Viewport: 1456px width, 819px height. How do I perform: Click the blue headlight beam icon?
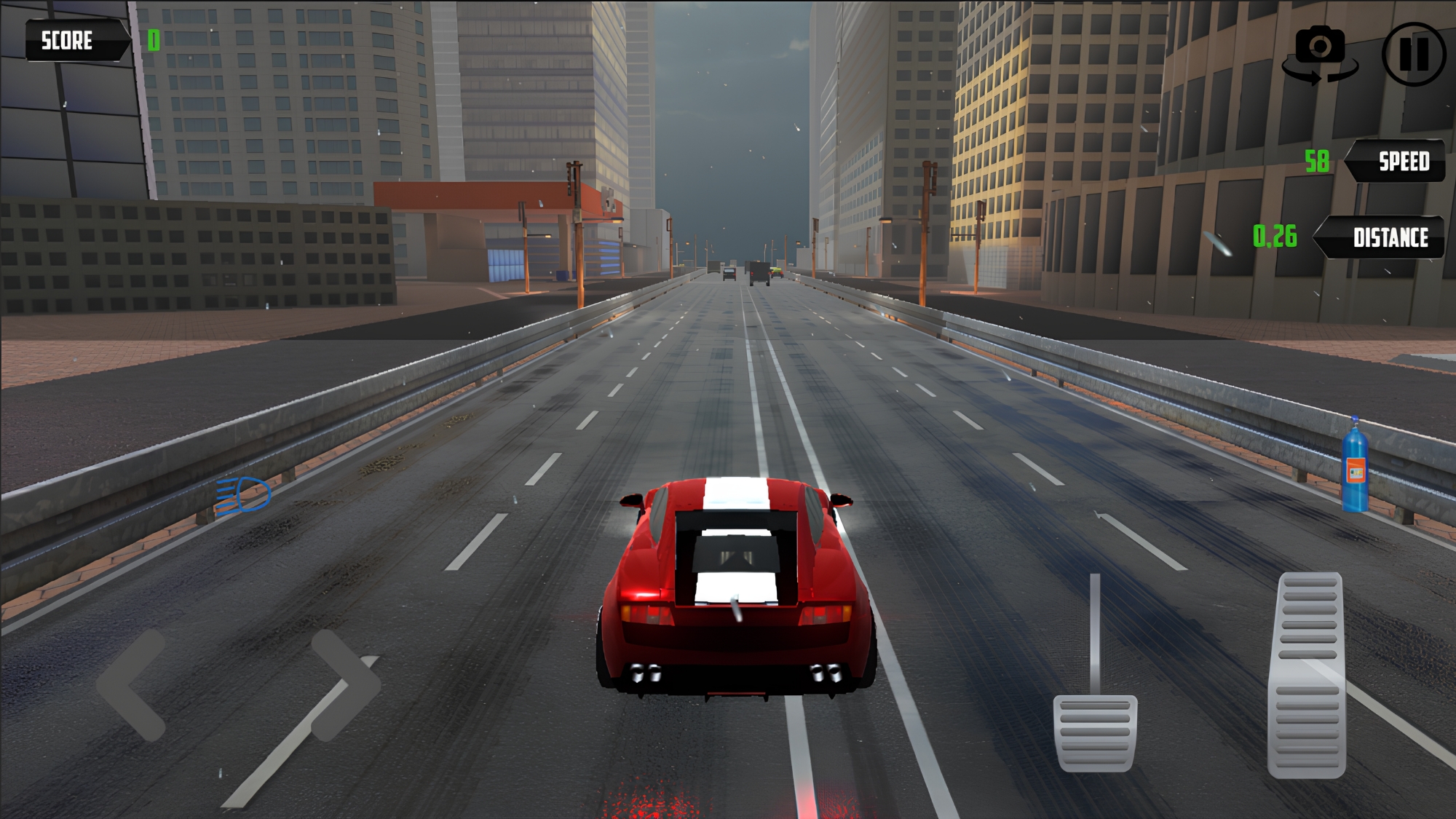coord(242,495)
